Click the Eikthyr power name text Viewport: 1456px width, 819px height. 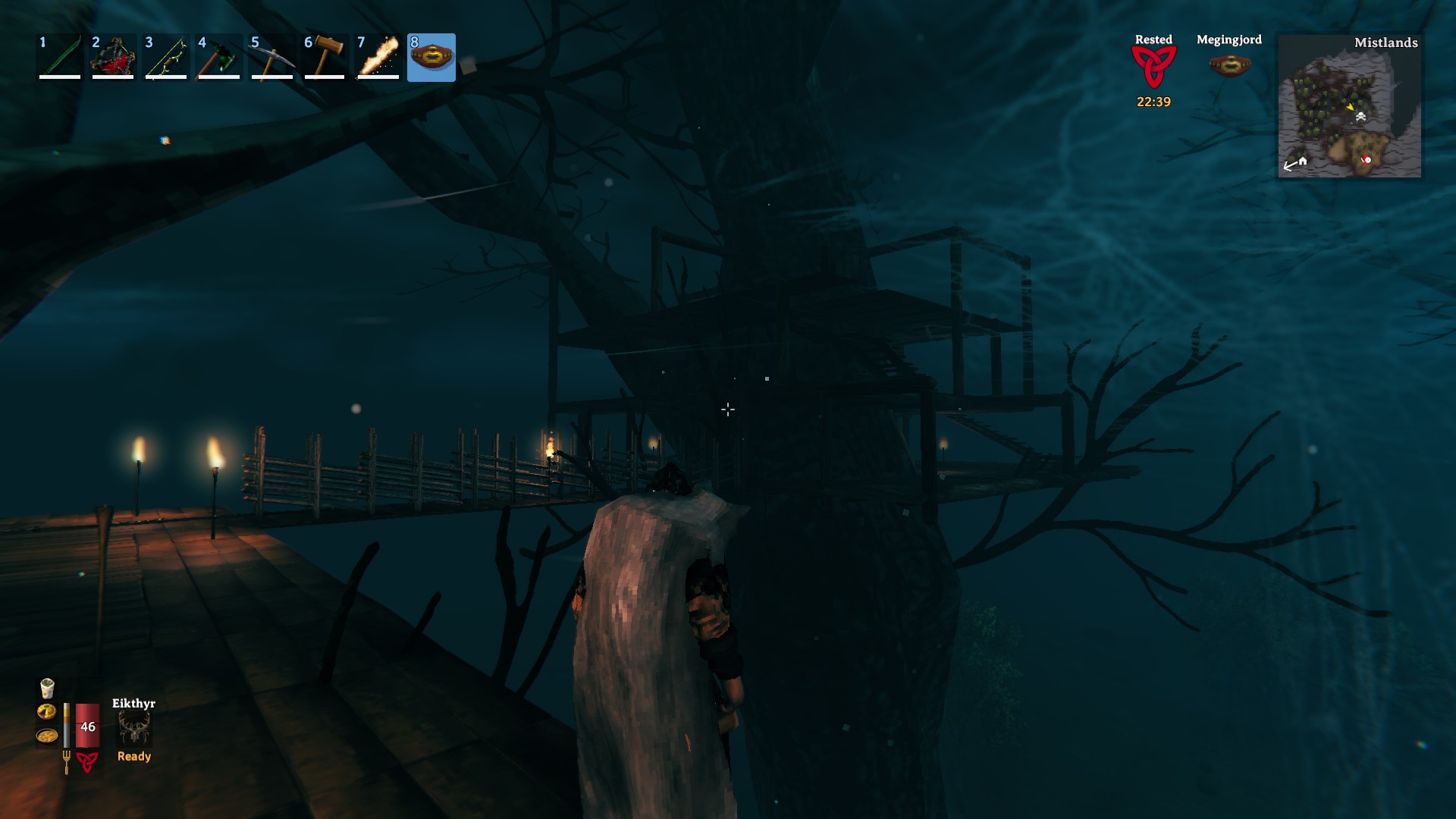[134, 704]
